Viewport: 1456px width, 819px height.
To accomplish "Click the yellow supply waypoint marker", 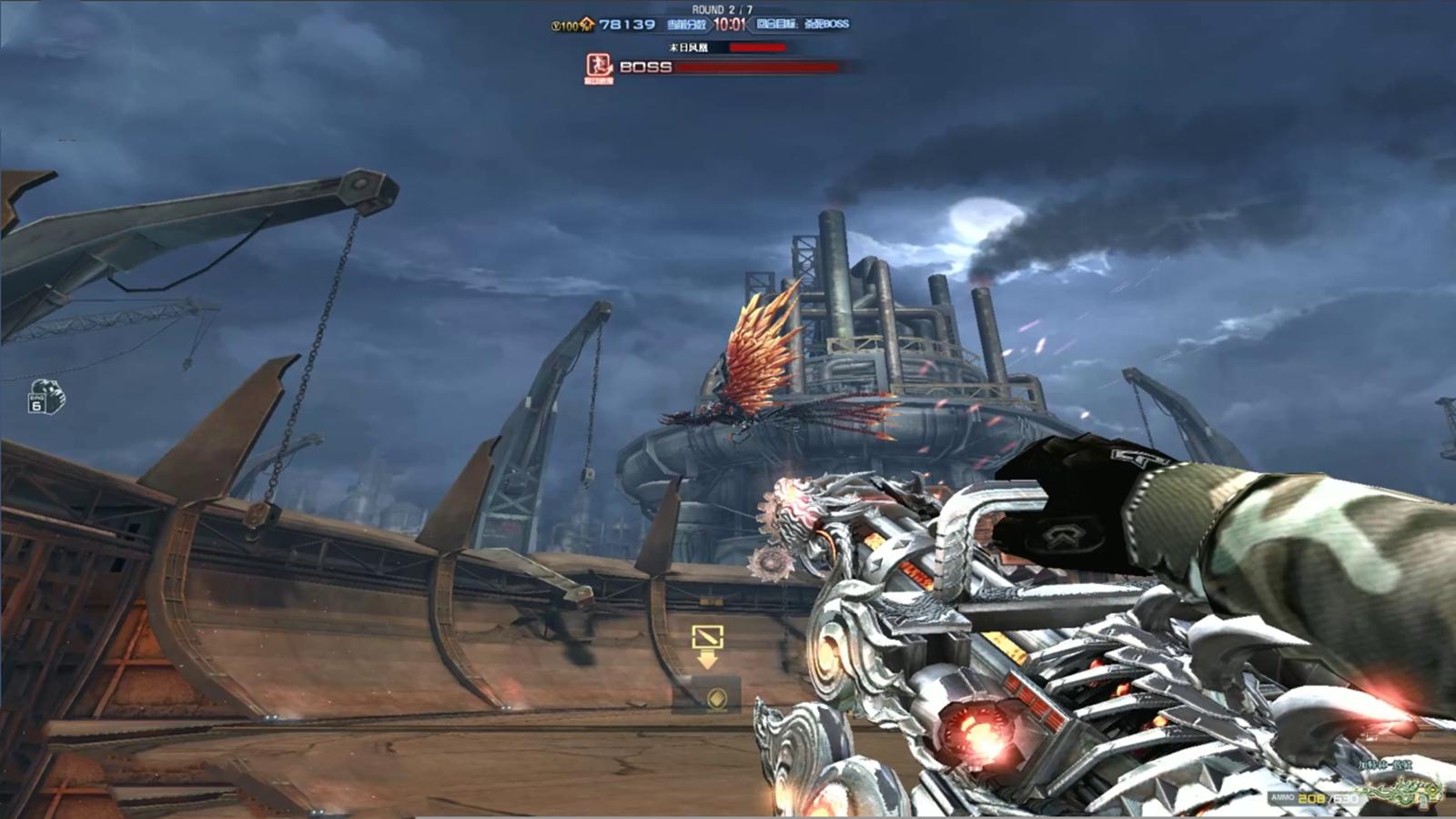I will click(707, 645).
